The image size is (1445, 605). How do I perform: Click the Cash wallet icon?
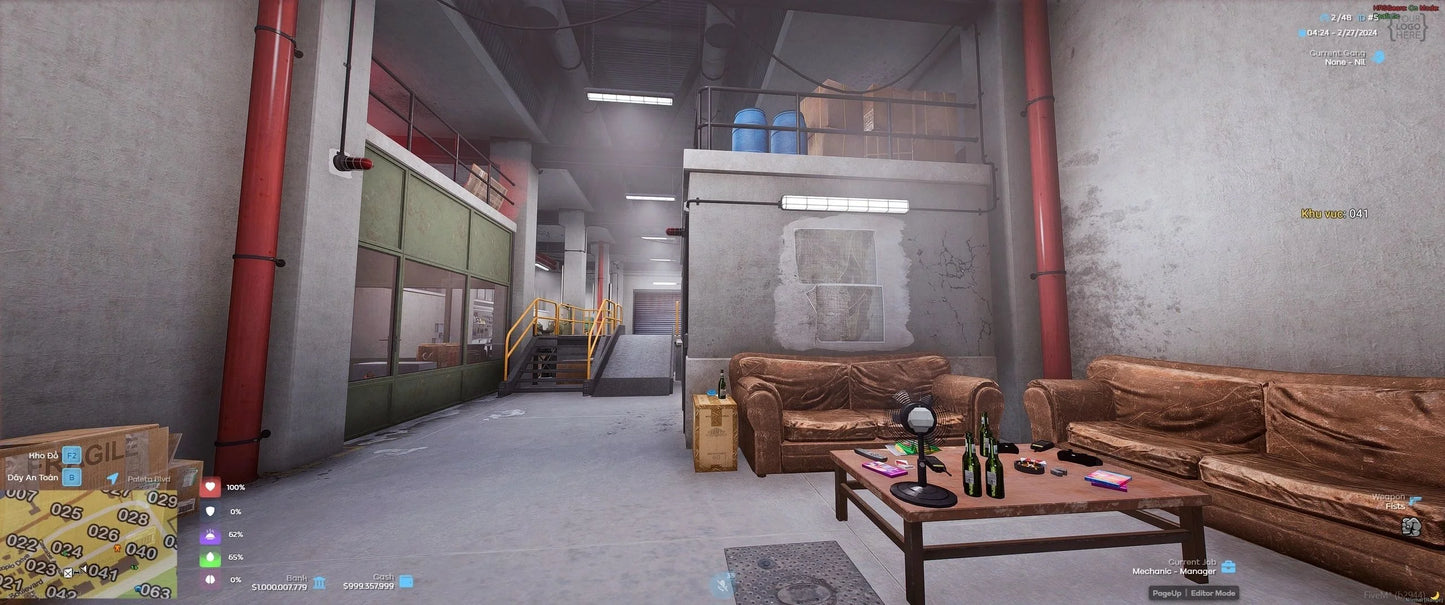pyautogui.click(x=406, y=581)
